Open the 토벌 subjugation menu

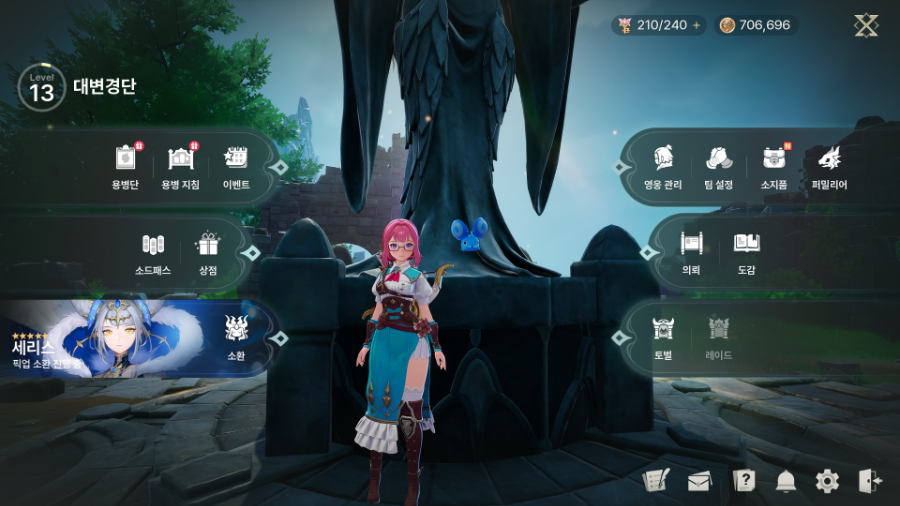[663, 336]
